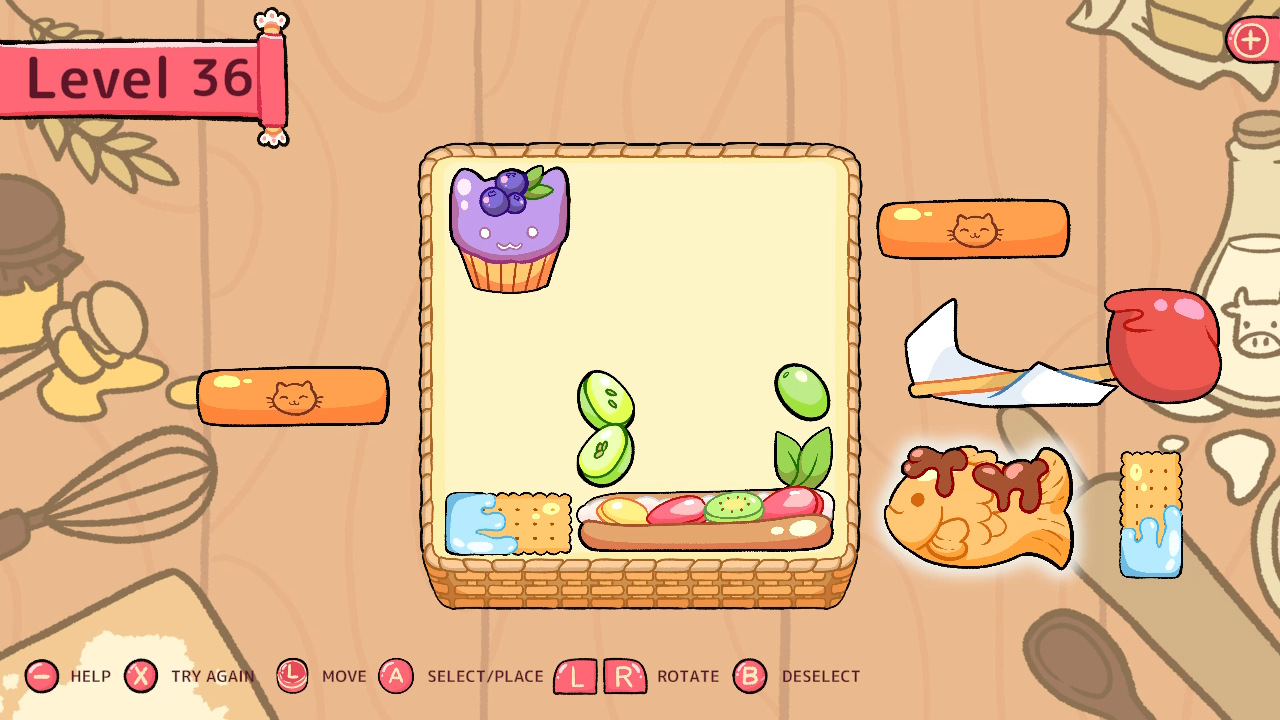Select the green olive near the basil leaves
This screenshot has width=1280, height=720.
[x=801, y=390]
